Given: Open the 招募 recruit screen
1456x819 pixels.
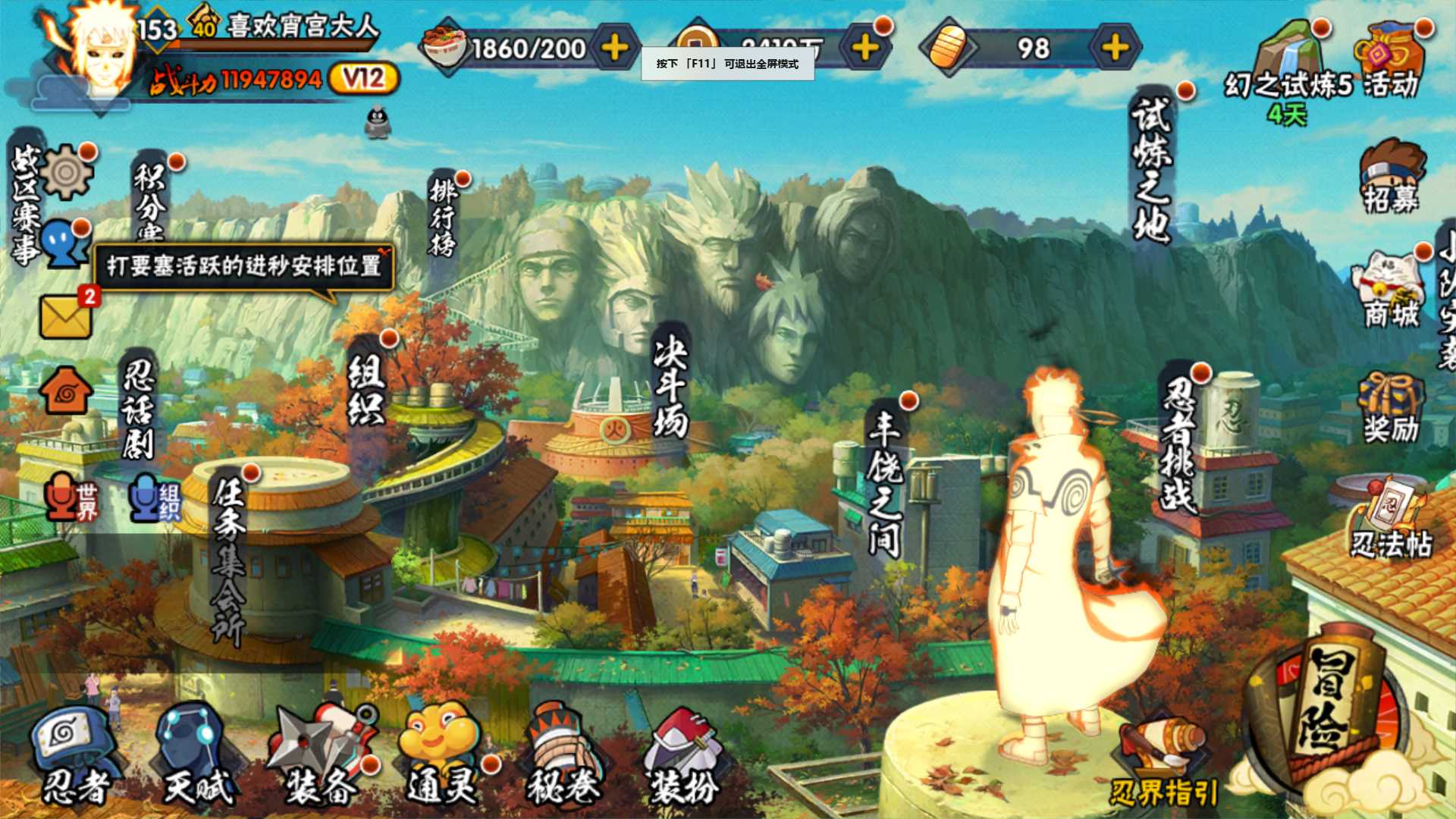Looking at the screenshot, I should [1392, 177].
